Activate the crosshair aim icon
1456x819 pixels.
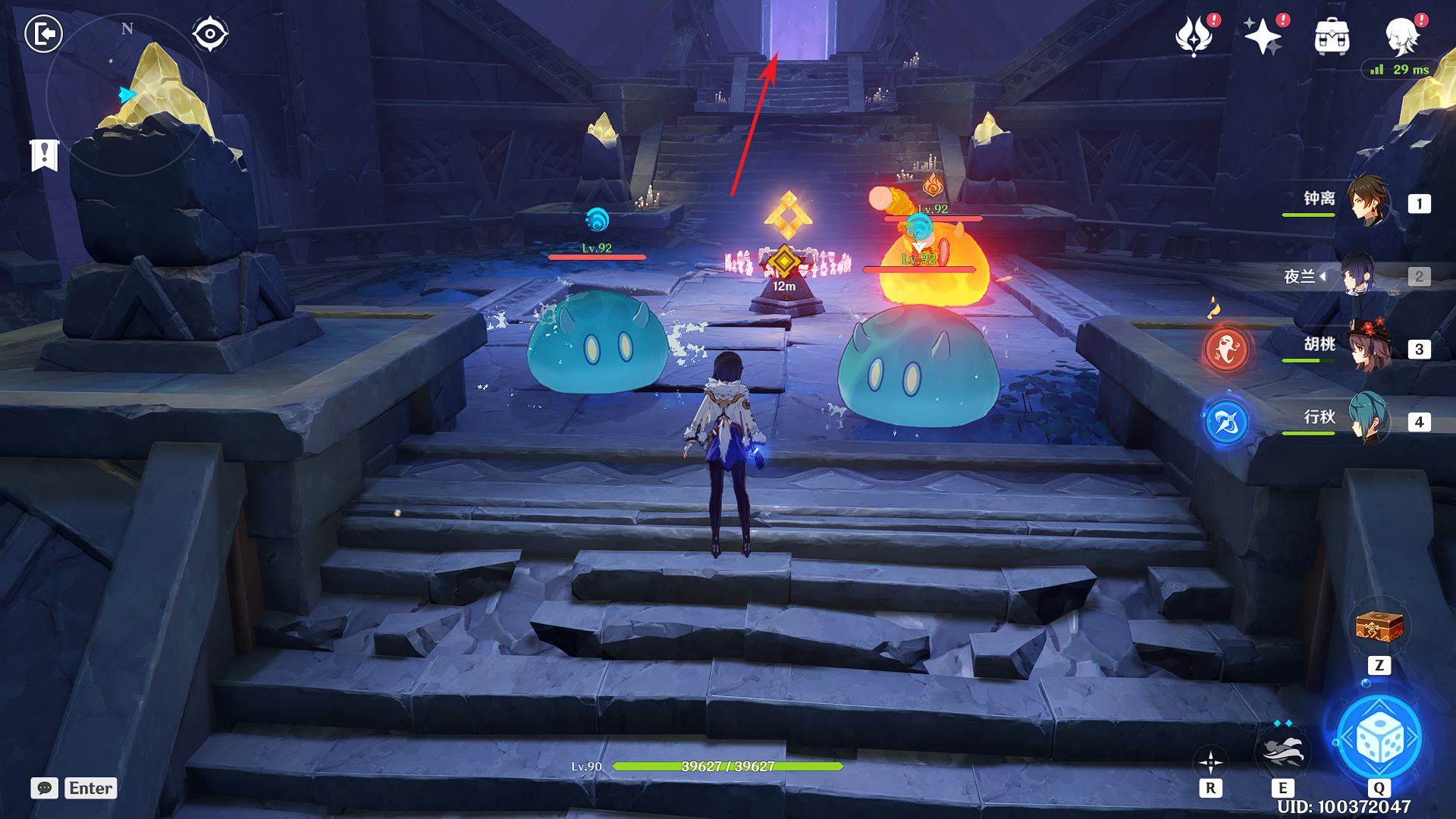coord(1210,762)
